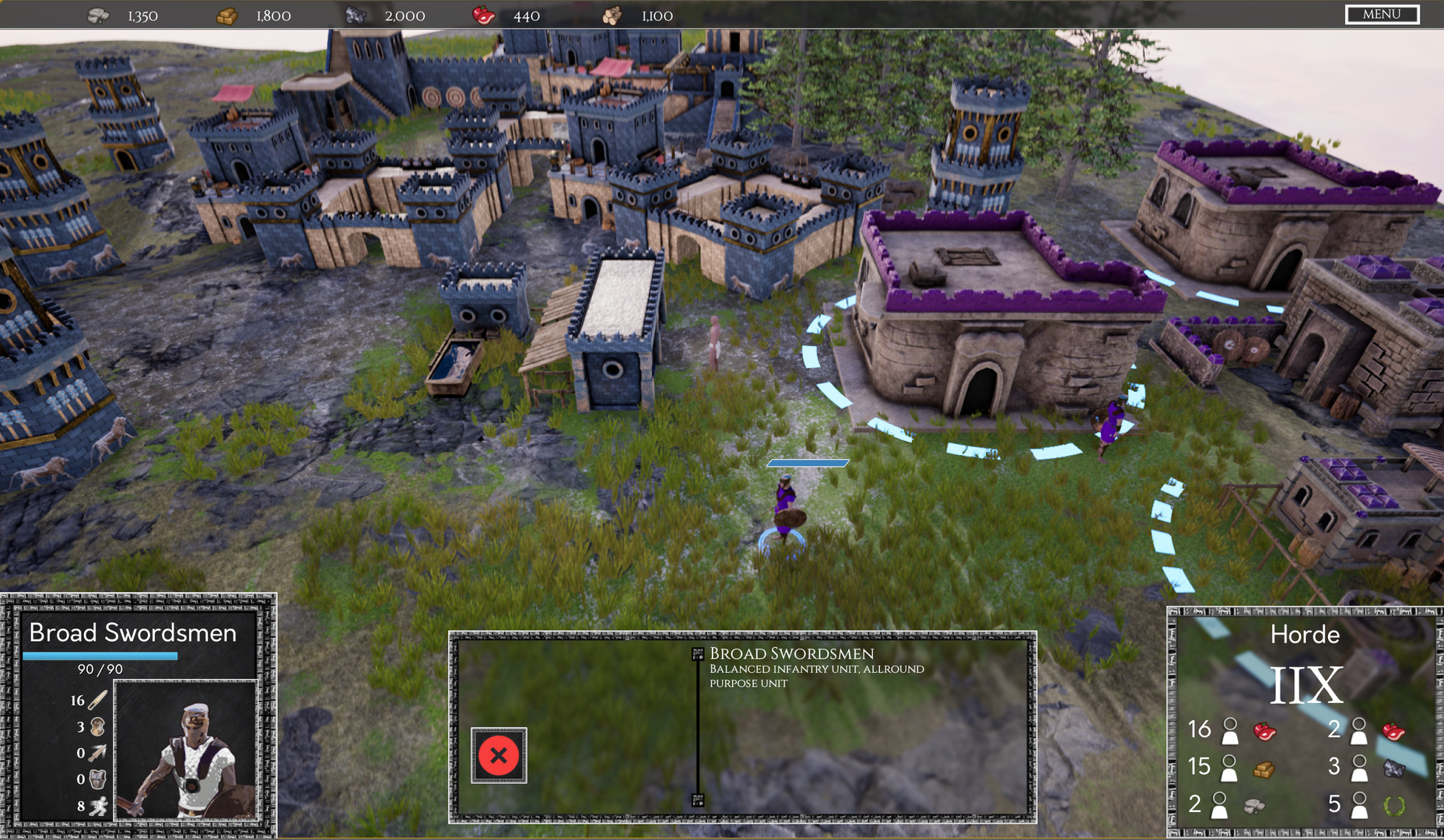Click the red X cancel button
The image size is (1444, 840).
[499, 755]
